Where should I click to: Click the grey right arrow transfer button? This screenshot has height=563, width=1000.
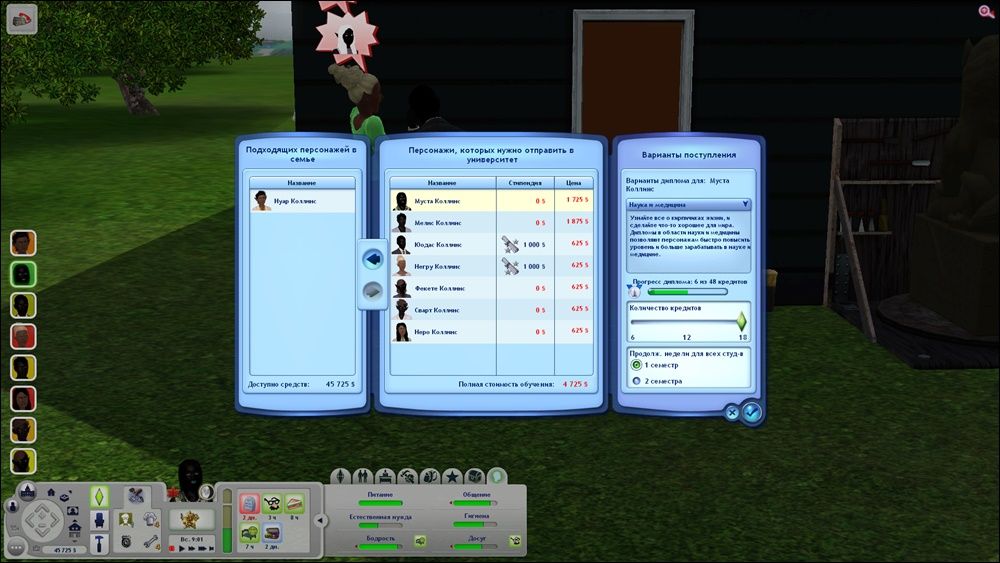click(371, 291)
